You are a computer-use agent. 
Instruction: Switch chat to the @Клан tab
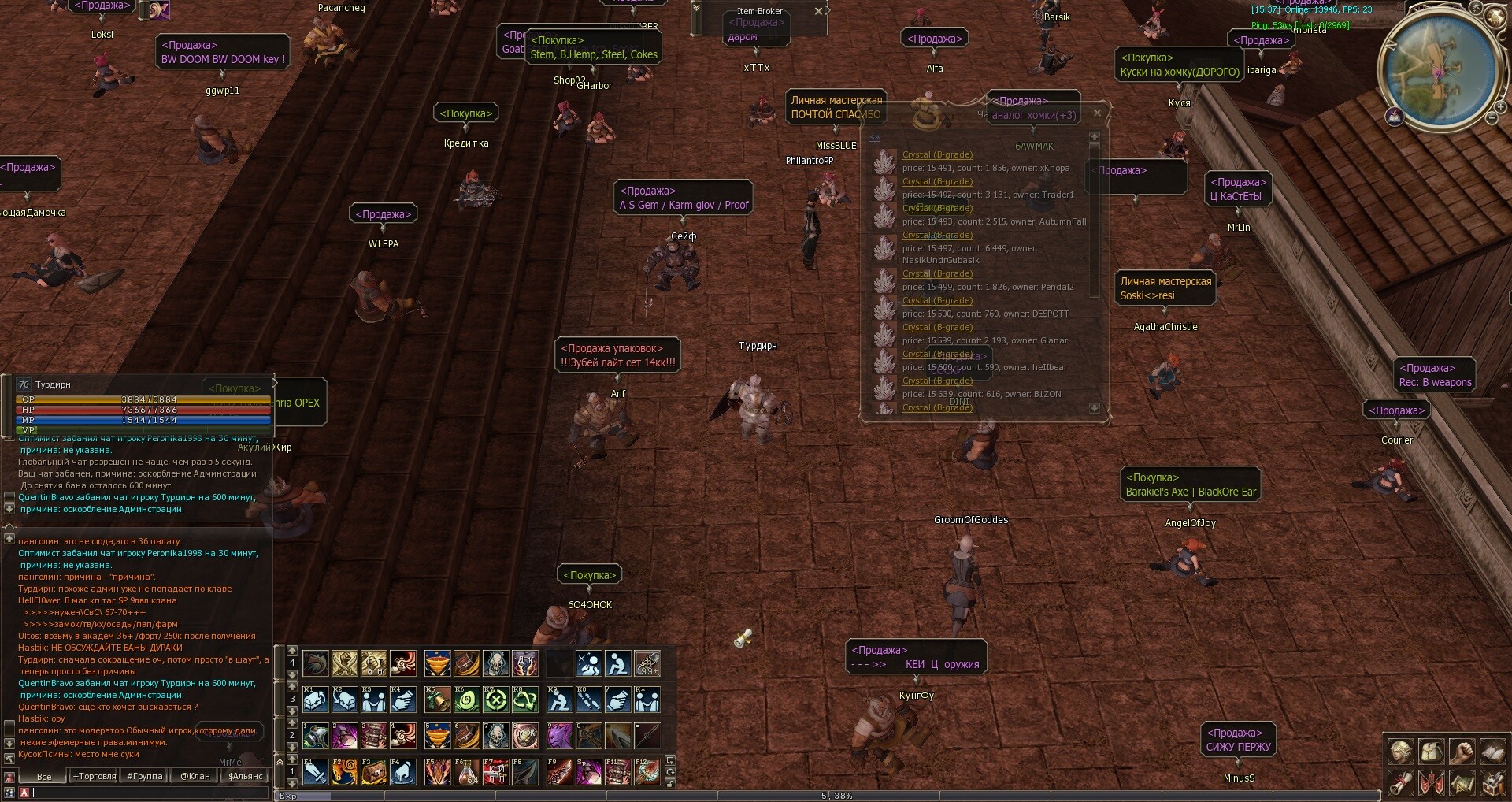coord(195,776)
